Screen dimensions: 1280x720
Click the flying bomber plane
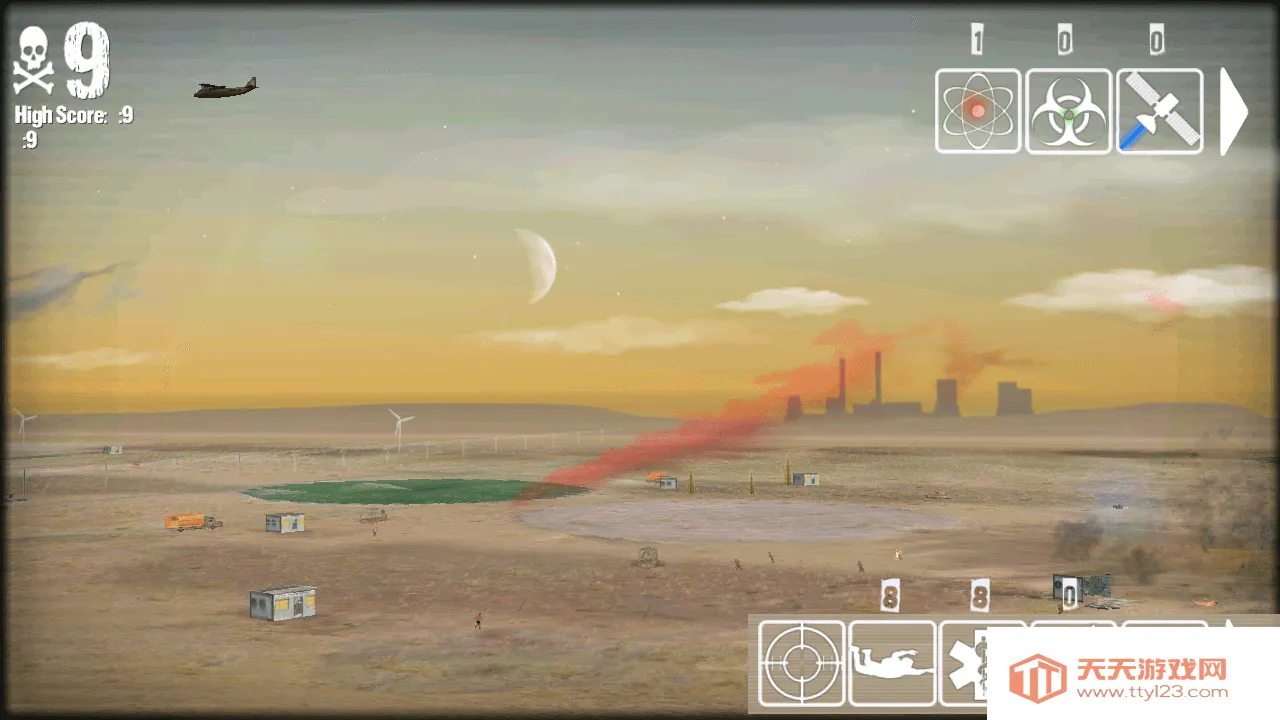point(224,88)
